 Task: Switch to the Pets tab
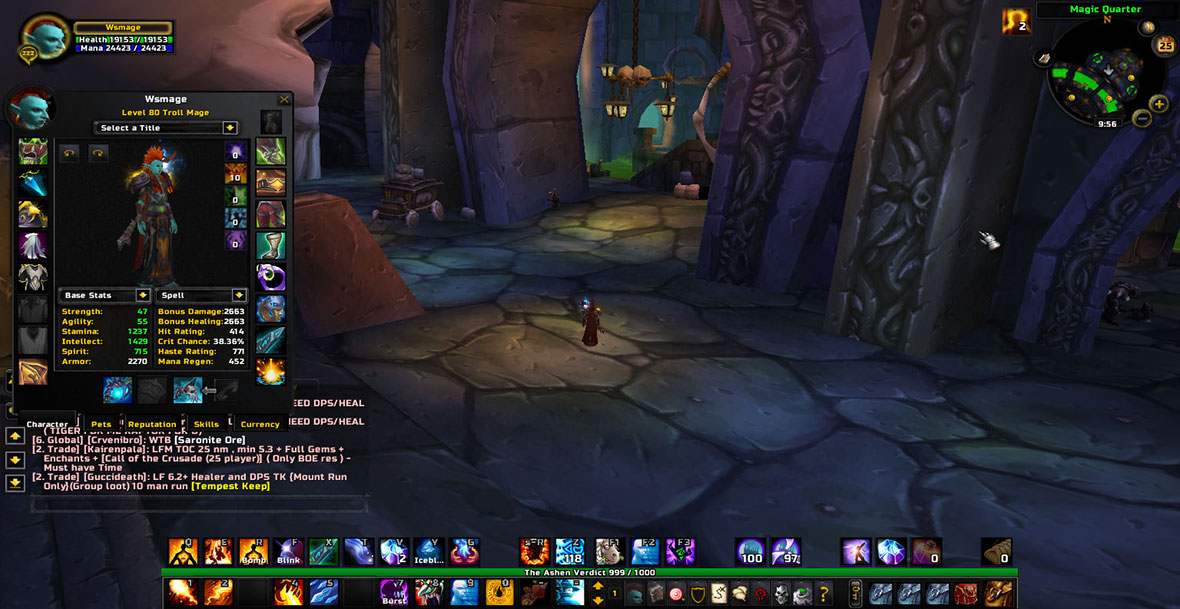pyautogui.click(x=101, y=424)
